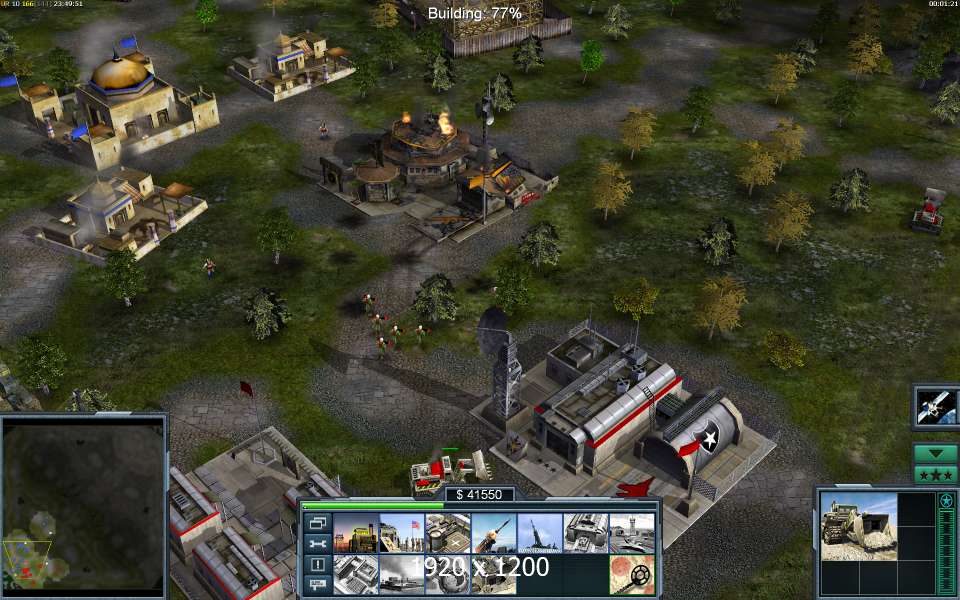Click the overlapping windows button

pos(317,523)
